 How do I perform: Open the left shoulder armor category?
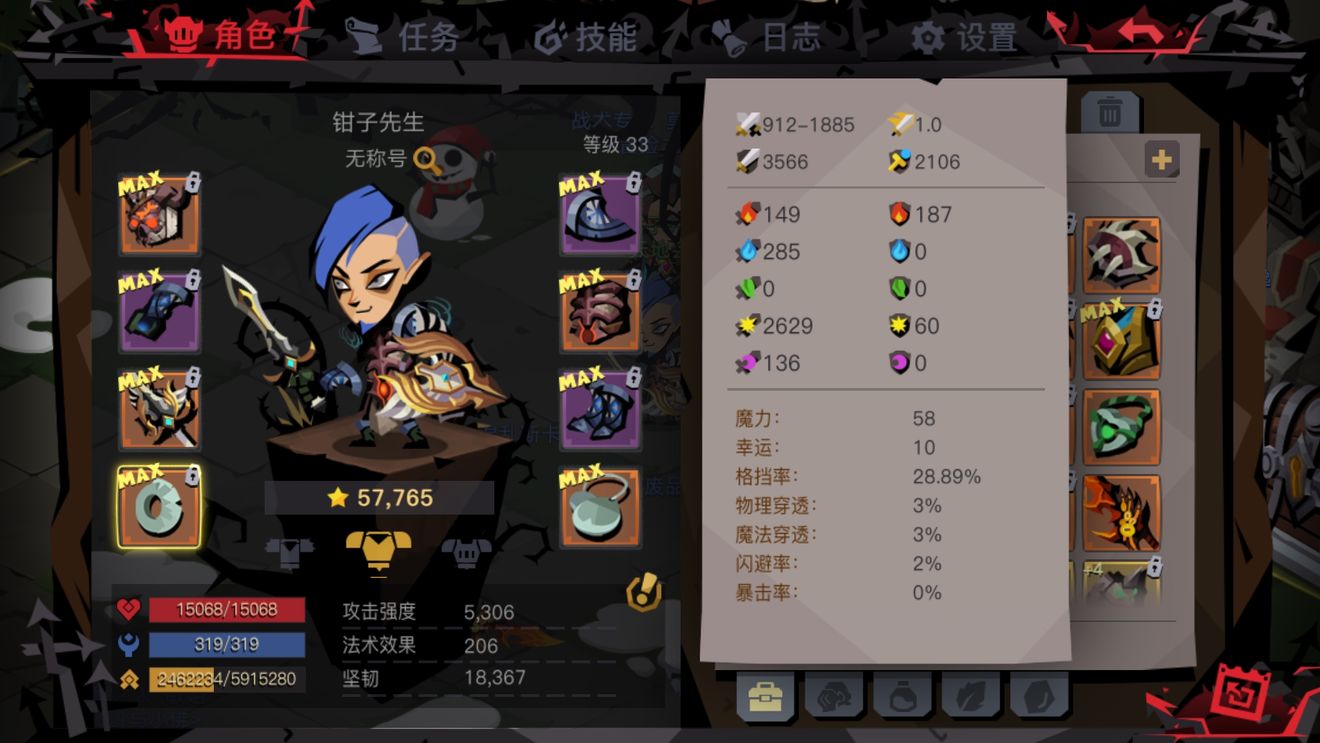(x=288, y=551)
